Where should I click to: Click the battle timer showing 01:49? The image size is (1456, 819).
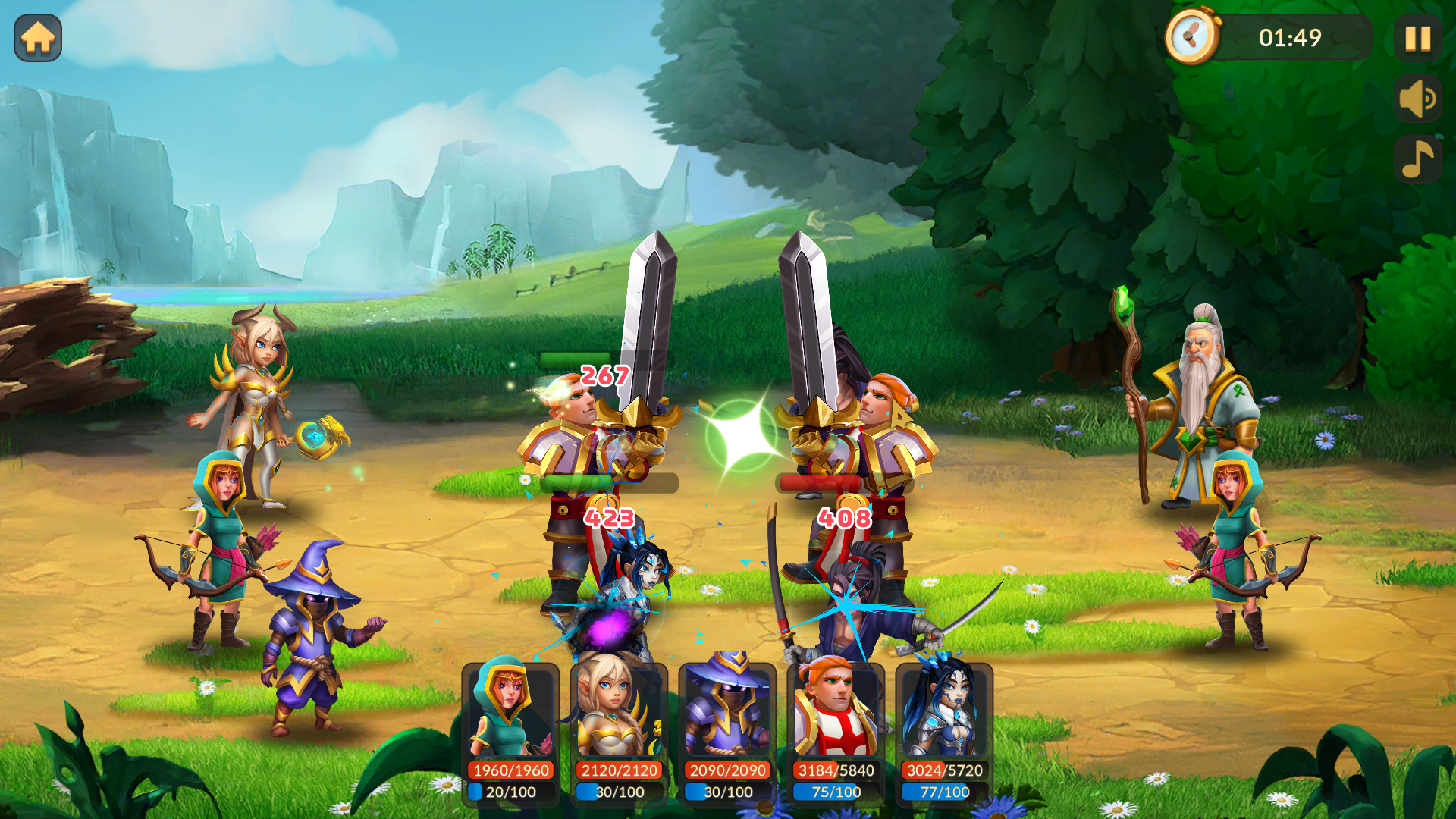[1289, 35]
